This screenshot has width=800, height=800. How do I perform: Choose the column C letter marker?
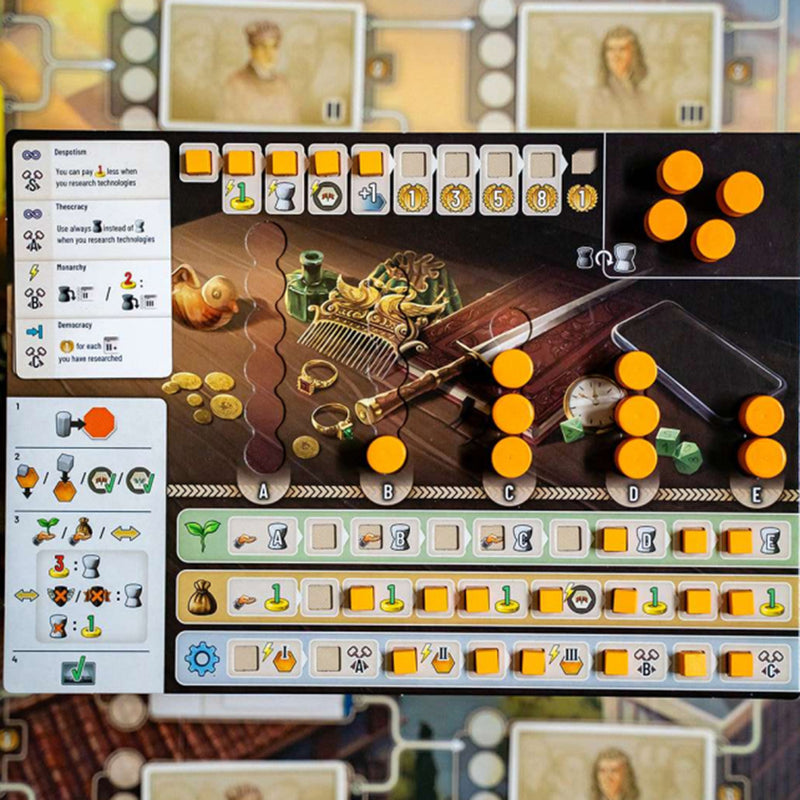[x=511, y=491]
